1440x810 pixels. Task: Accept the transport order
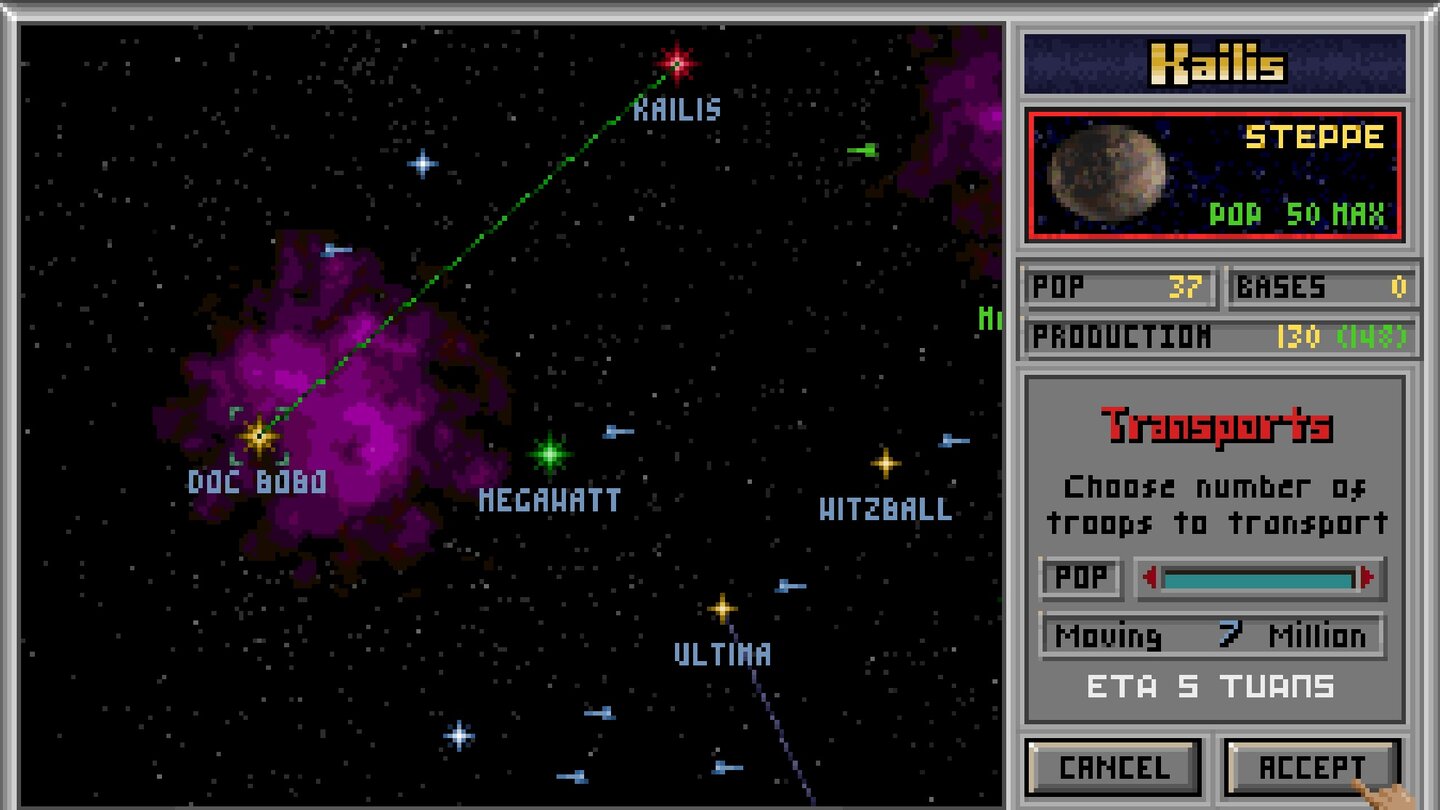[x=1310, y=768]
